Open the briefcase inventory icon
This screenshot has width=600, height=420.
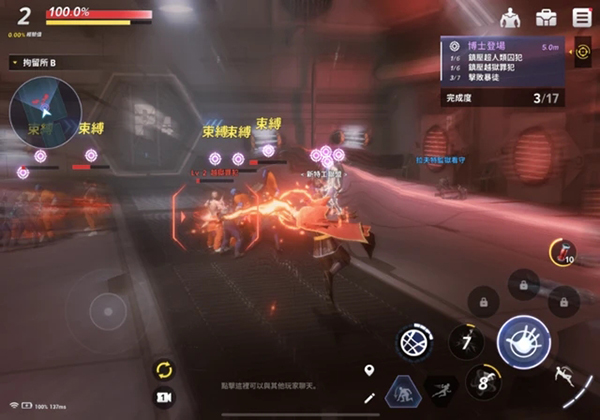point(546,17)
